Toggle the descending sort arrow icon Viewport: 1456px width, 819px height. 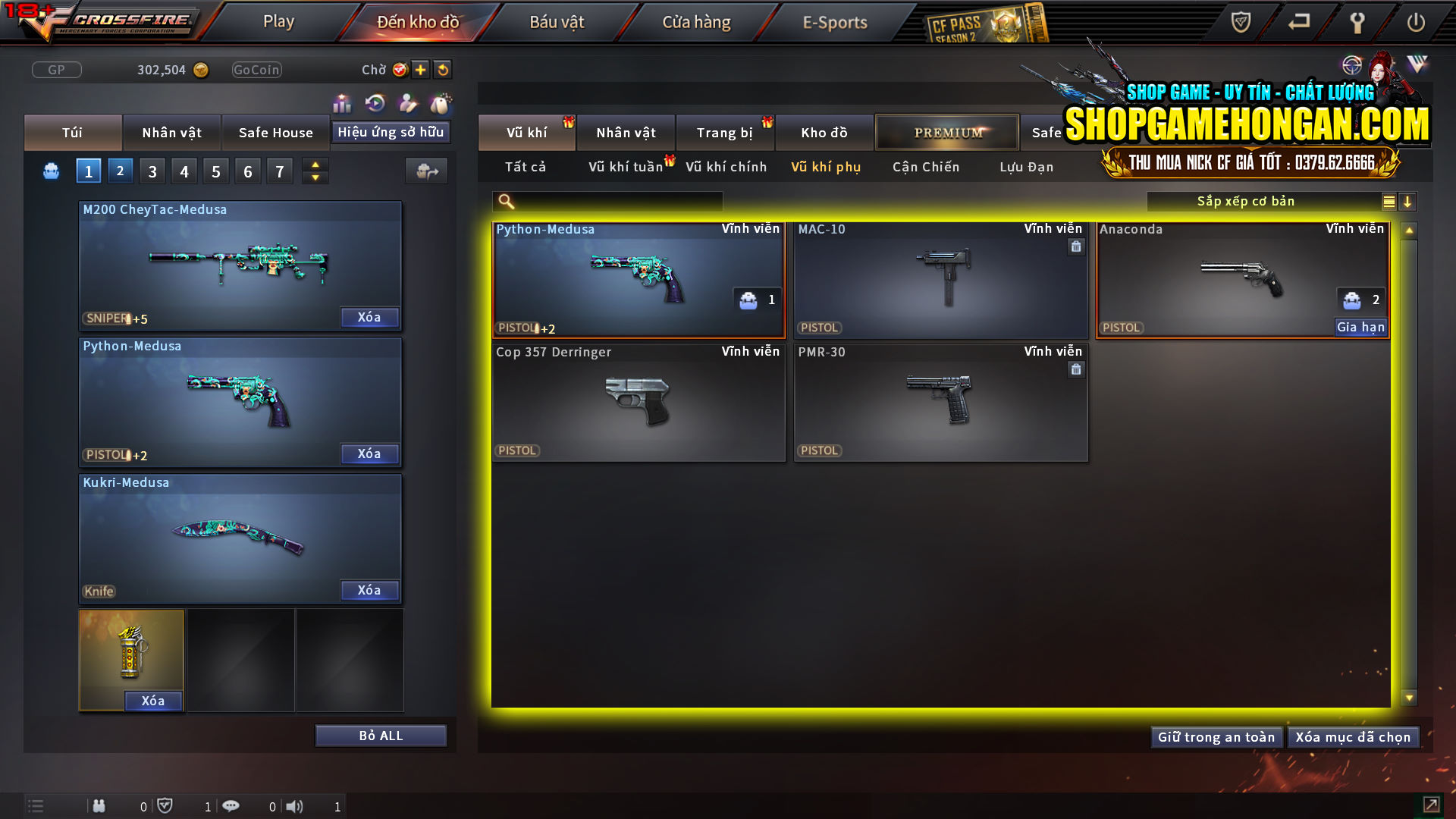tap(1408, 201)
